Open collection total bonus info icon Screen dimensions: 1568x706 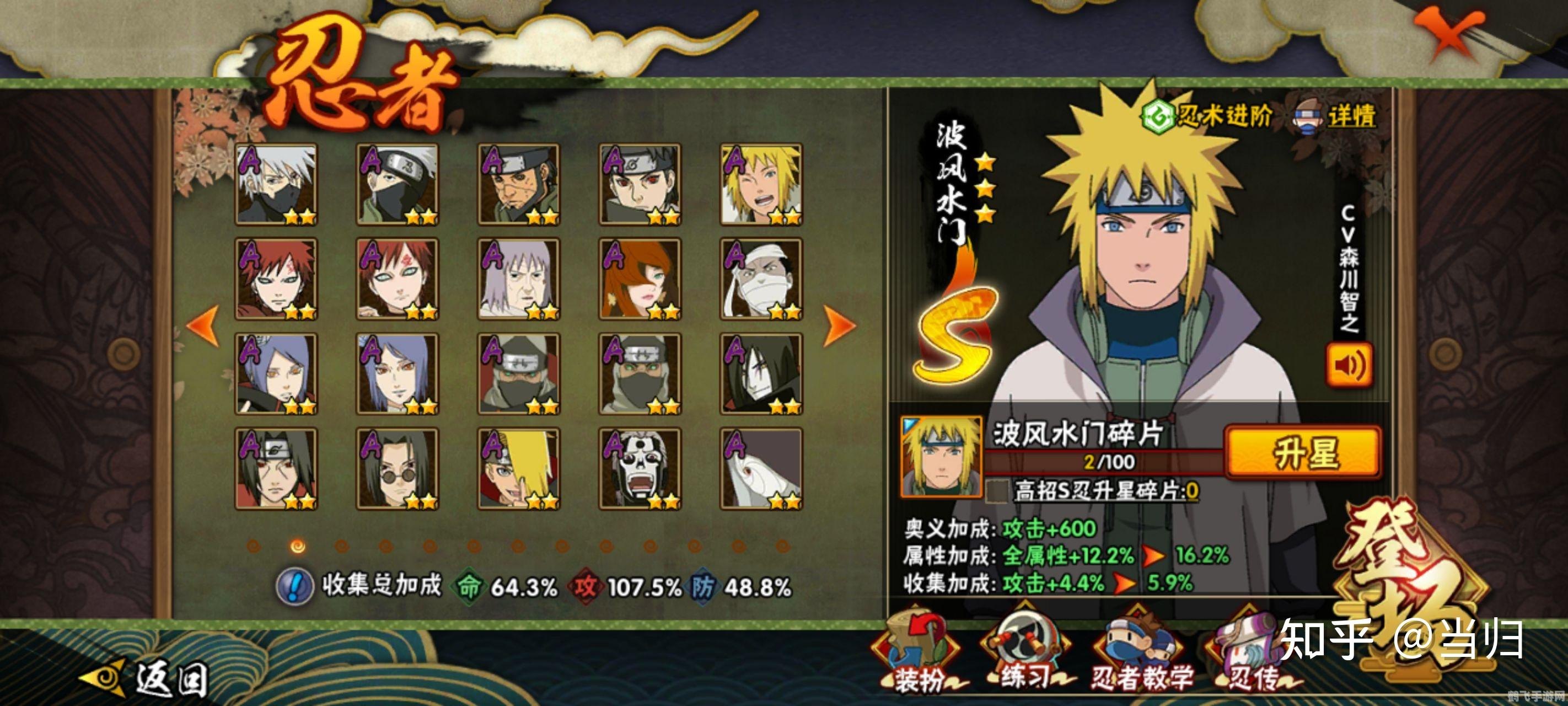(294, 586)
